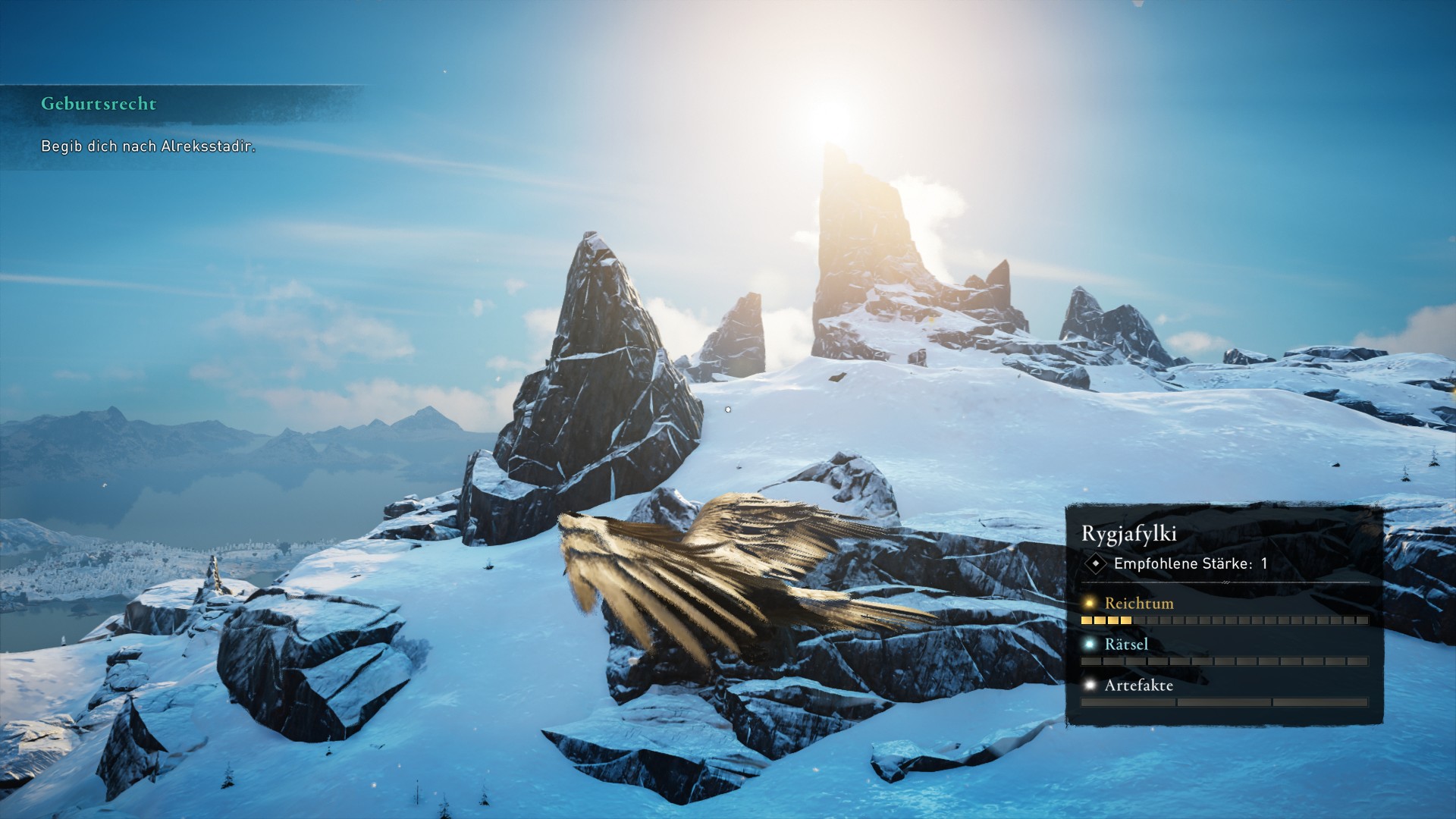Screen dimensions: 1456x819
Task: Choose the white Artefakte icon
Action: pos(1090,686)
